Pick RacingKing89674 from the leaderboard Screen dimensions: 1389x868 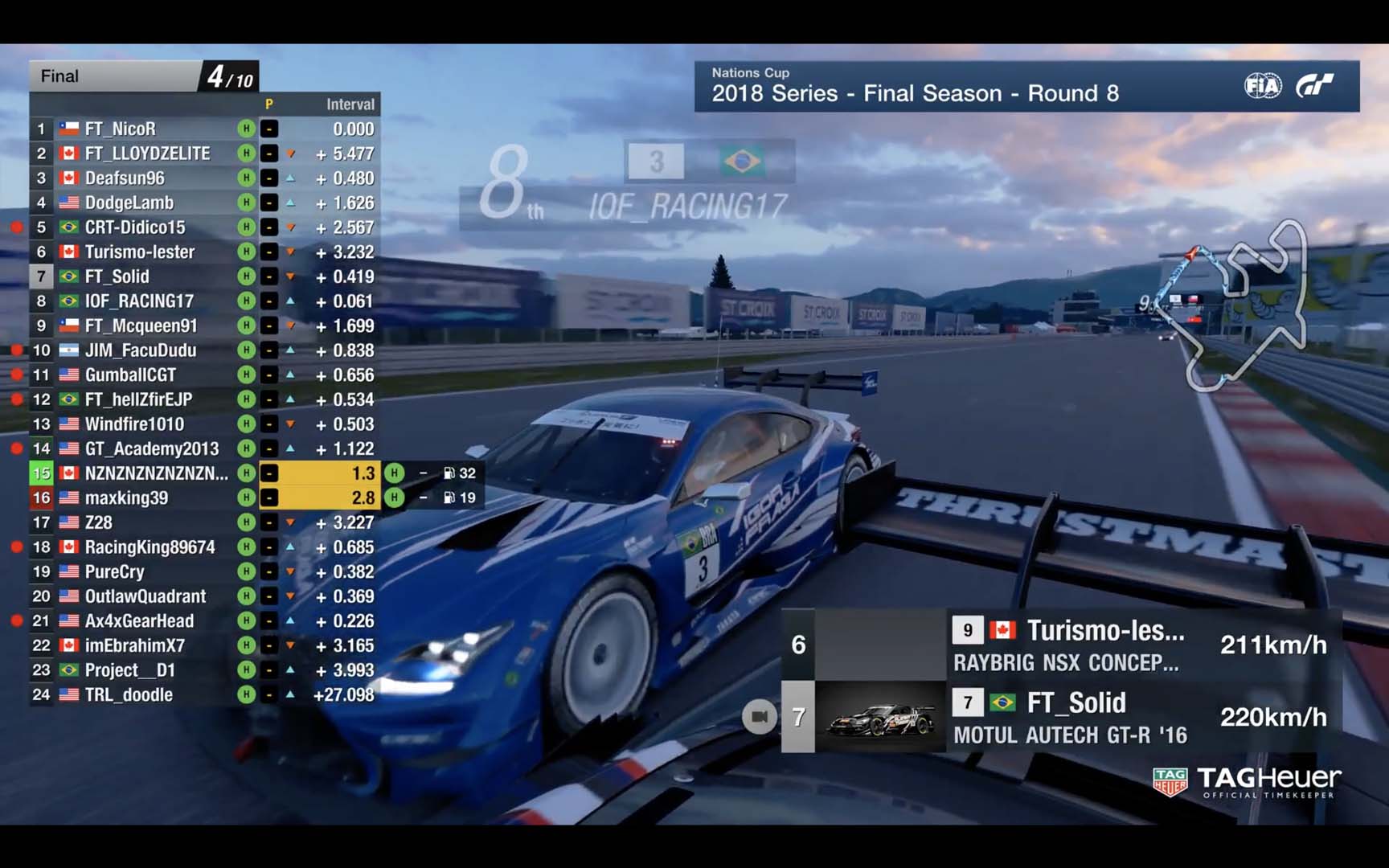point(150,547)
